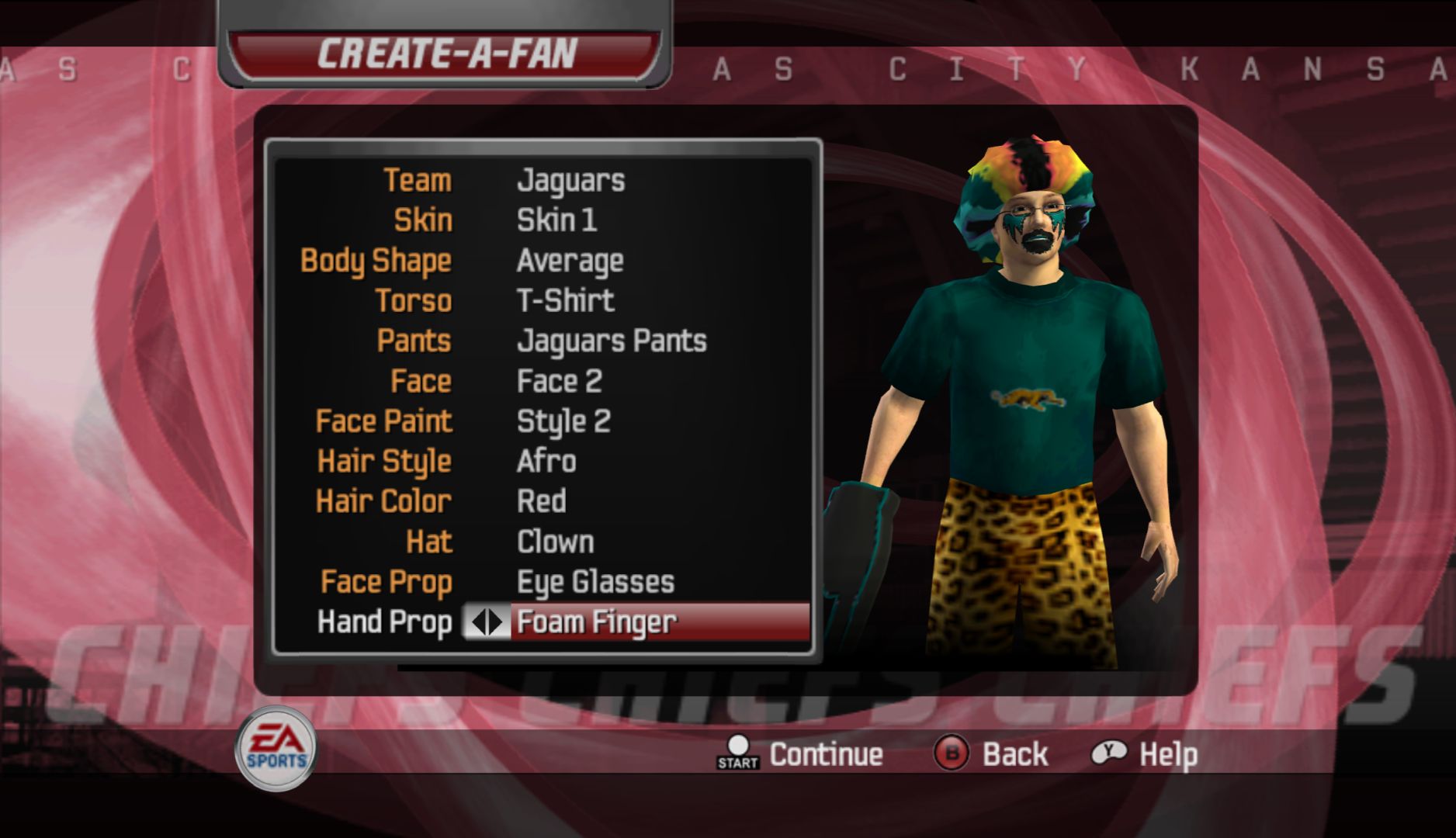Go Back from Create-A-Fan
The image size is (1456, 838).
990,754
